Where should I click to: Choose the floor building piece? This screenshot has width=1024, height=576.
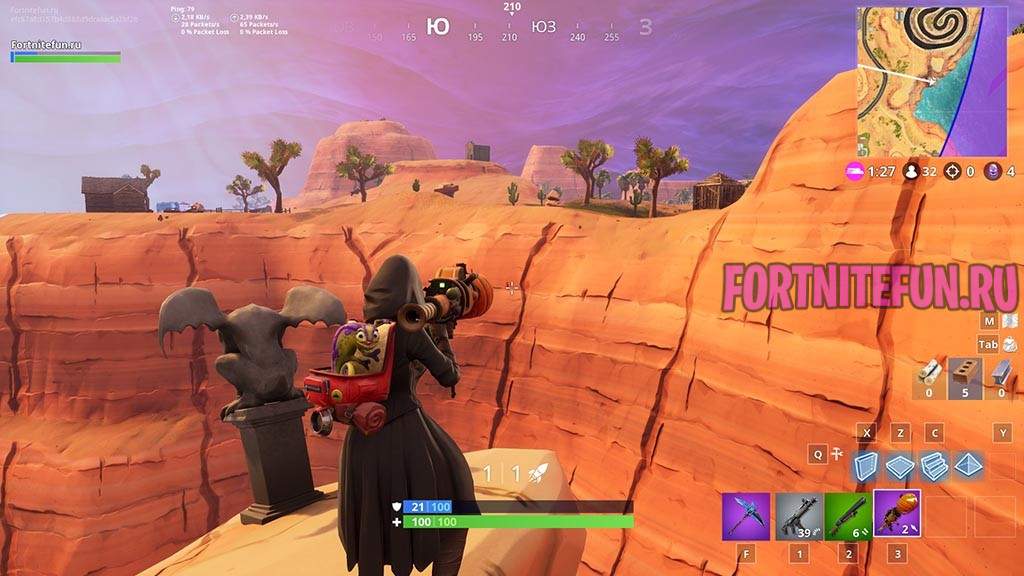900,466
